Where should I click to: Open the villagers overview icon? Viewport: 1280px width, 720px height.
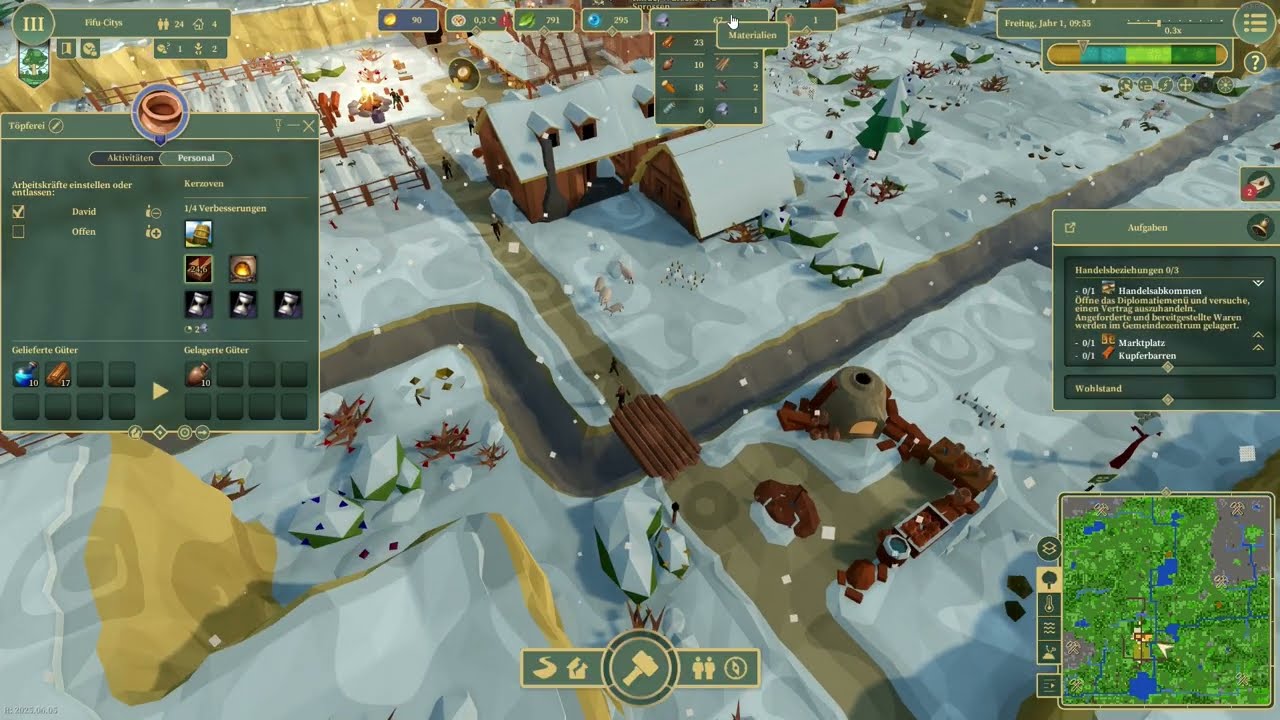(704, 668)
